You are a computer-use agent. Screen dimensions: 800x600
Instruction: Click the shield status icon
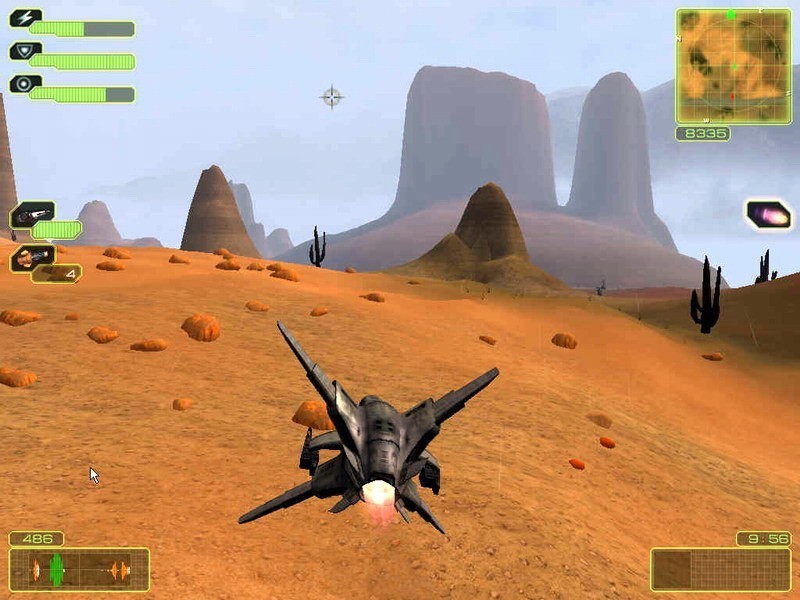[25, 51]
